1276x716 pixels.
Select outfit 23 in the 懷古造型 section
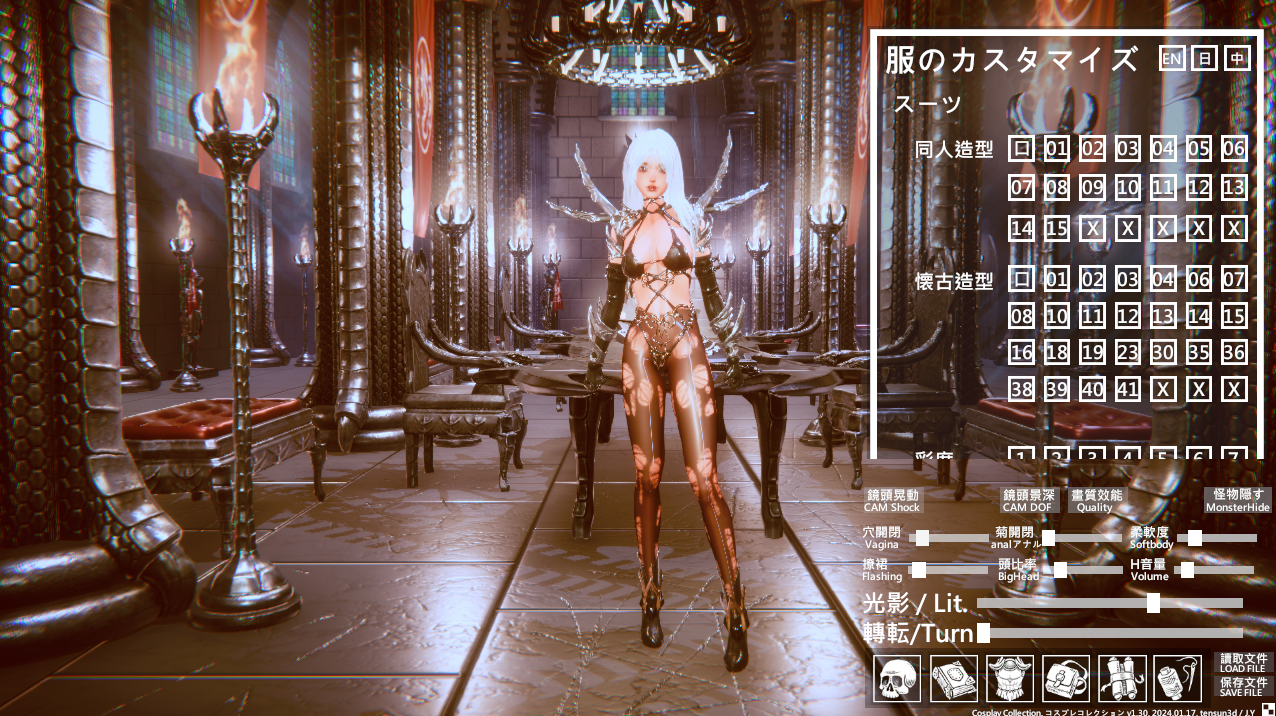(1127, 352)
